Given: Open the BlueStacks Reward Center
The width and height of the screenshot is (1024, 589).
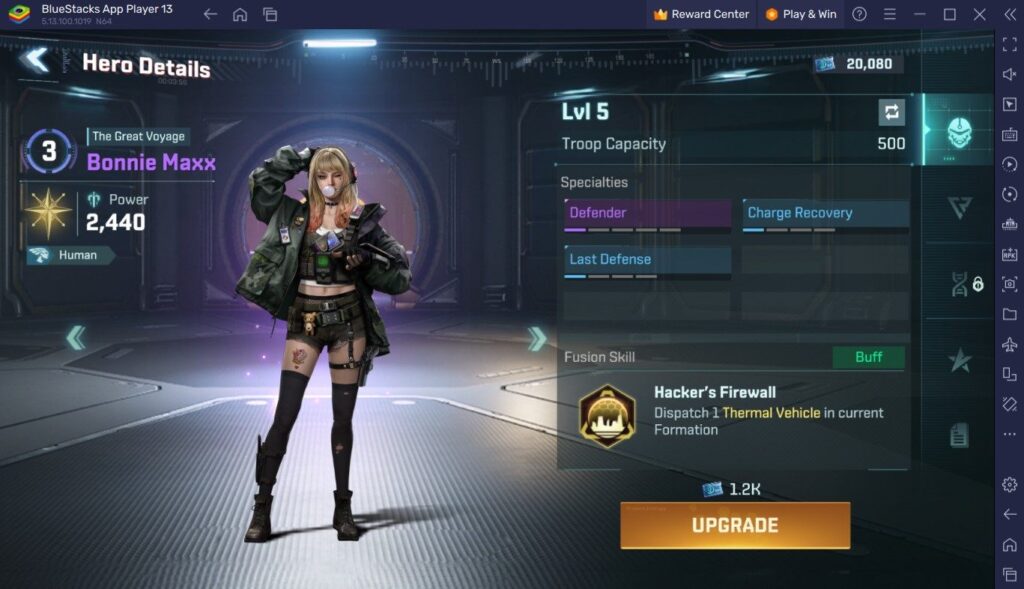Looking at the screenshot, I should click(x=701, y=14).
